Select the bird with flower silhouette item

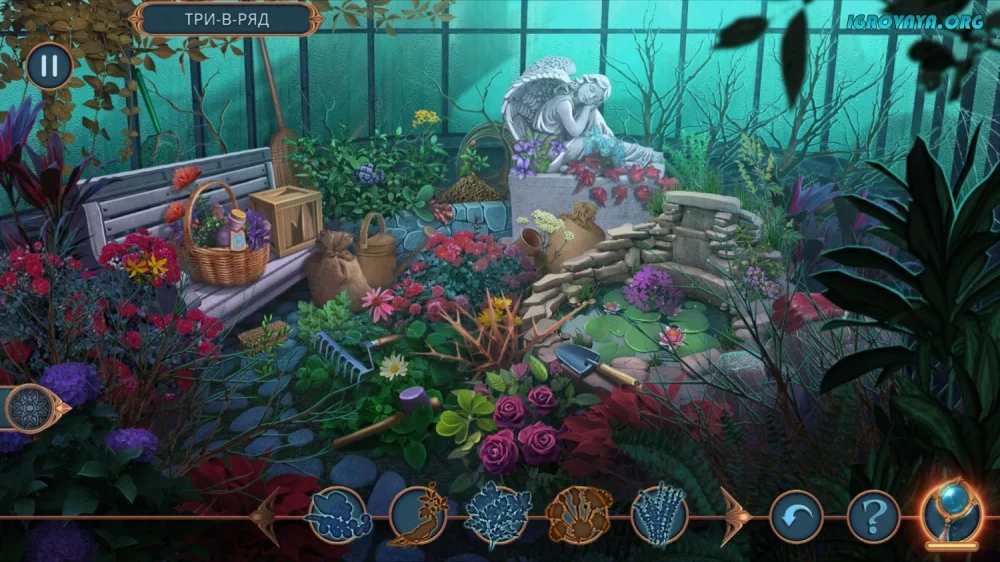tap(418, 515)
